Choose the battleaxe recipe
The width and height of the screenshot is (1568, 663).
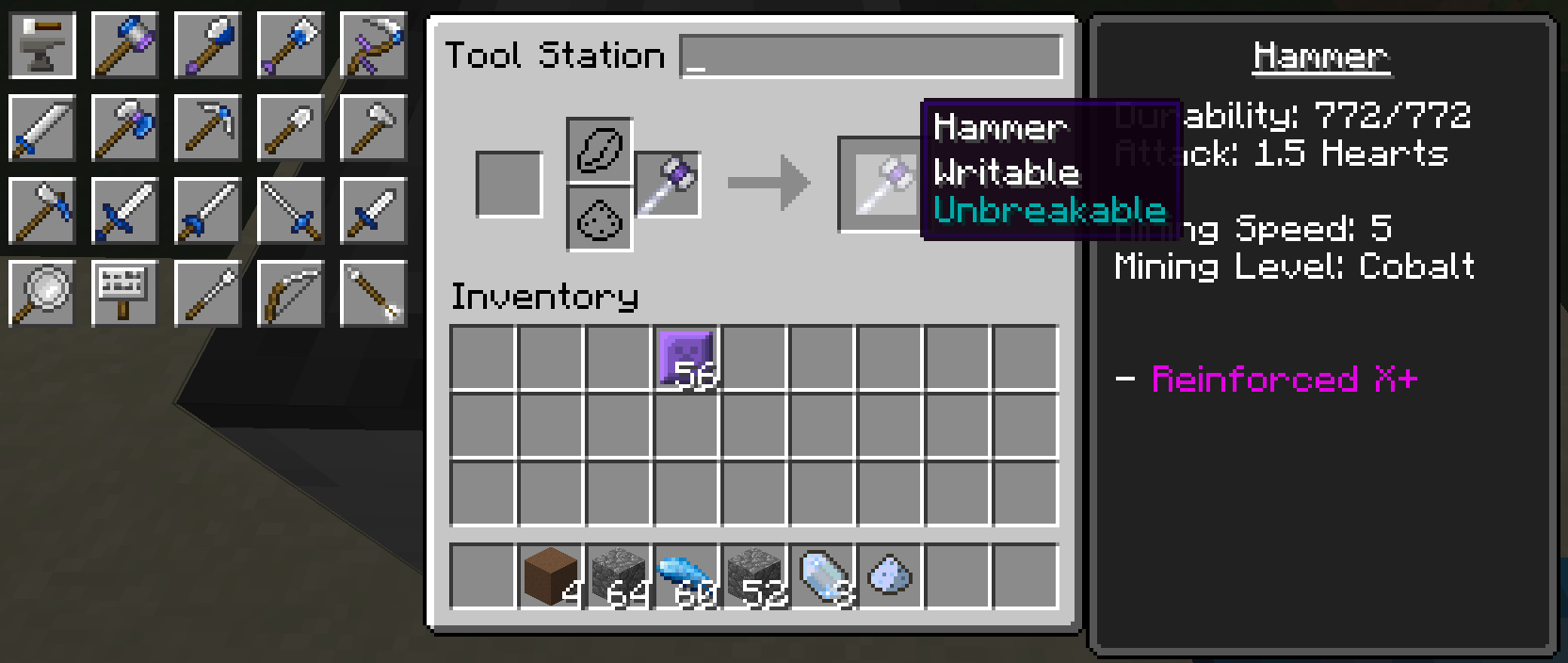tap(125, 128)
